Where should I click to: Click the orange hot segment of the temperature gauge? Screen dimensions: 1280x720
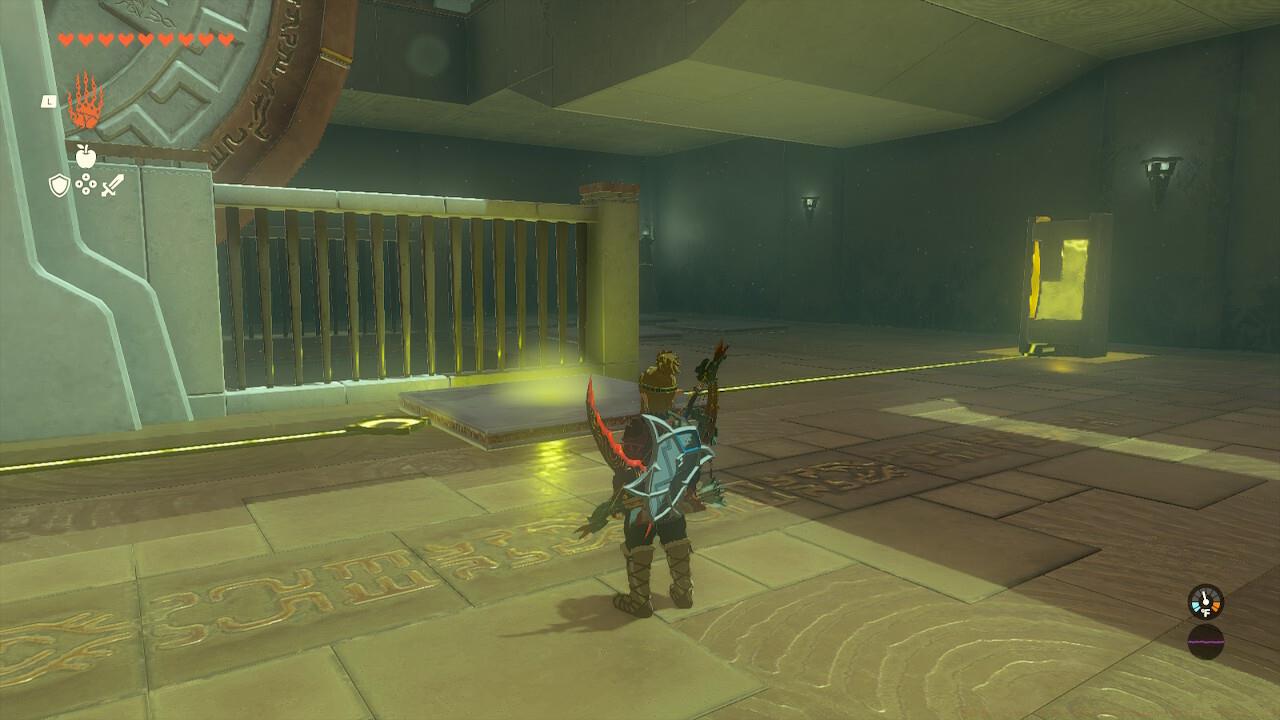pyautogui.click(x=1216, y=605)
